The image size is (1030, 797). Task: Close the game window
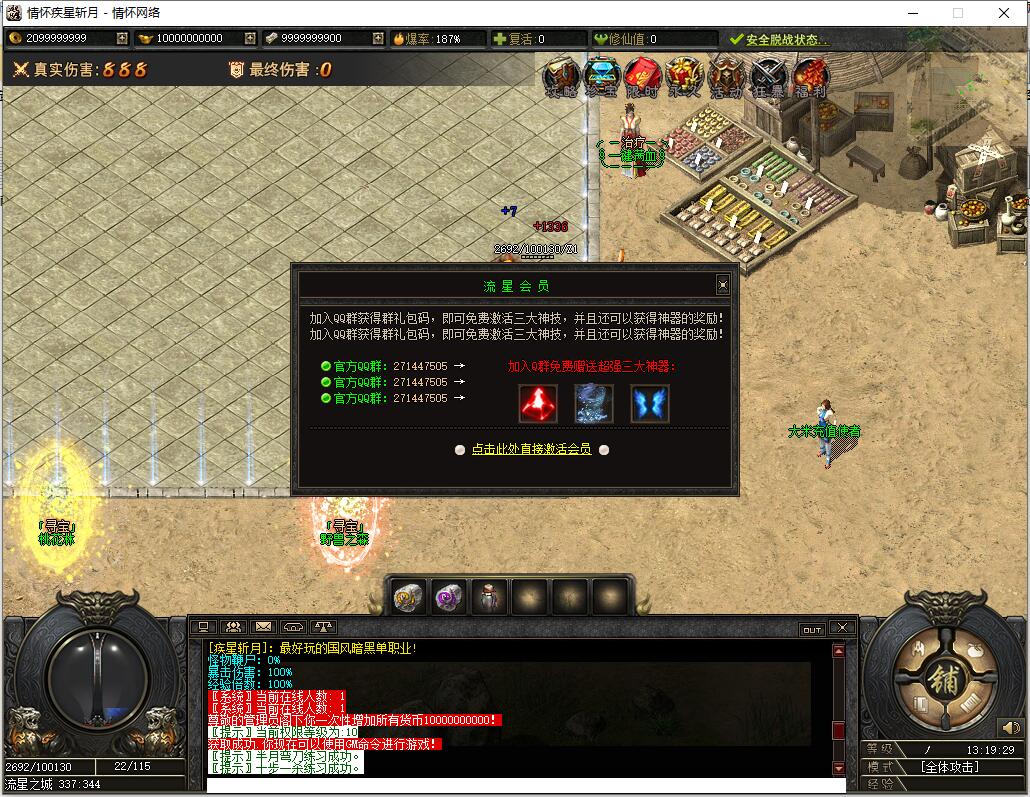(x=1004, y=13)
